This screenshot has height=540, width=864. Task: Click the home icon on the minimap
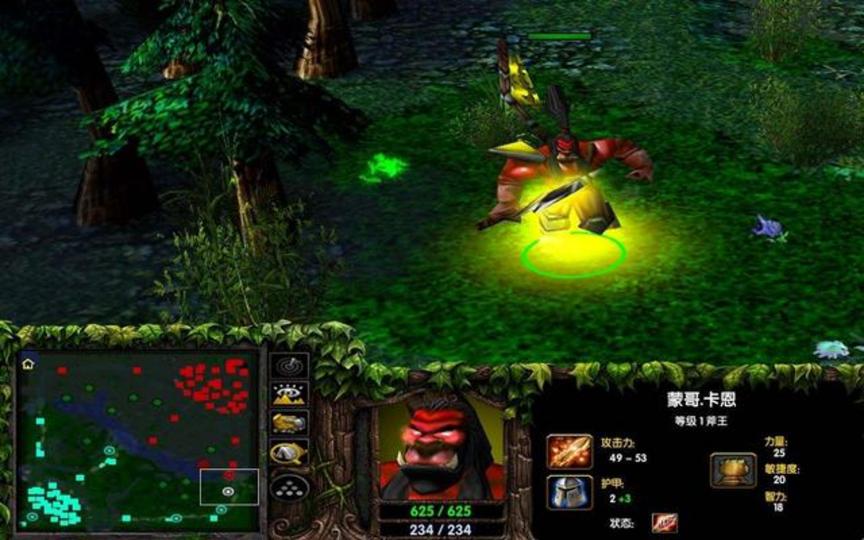28,364
